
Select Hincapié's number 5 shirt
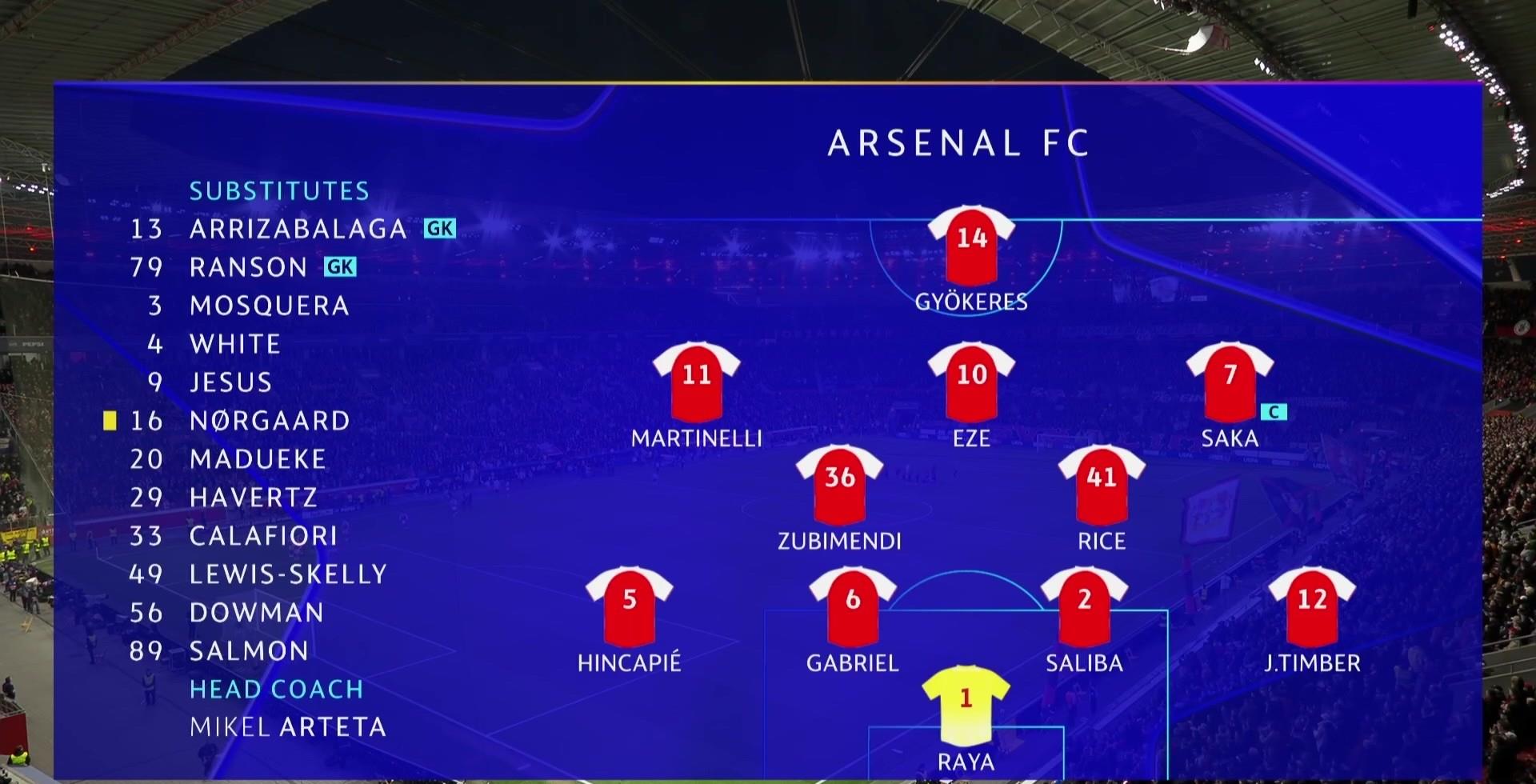click(x=629, y=606)
